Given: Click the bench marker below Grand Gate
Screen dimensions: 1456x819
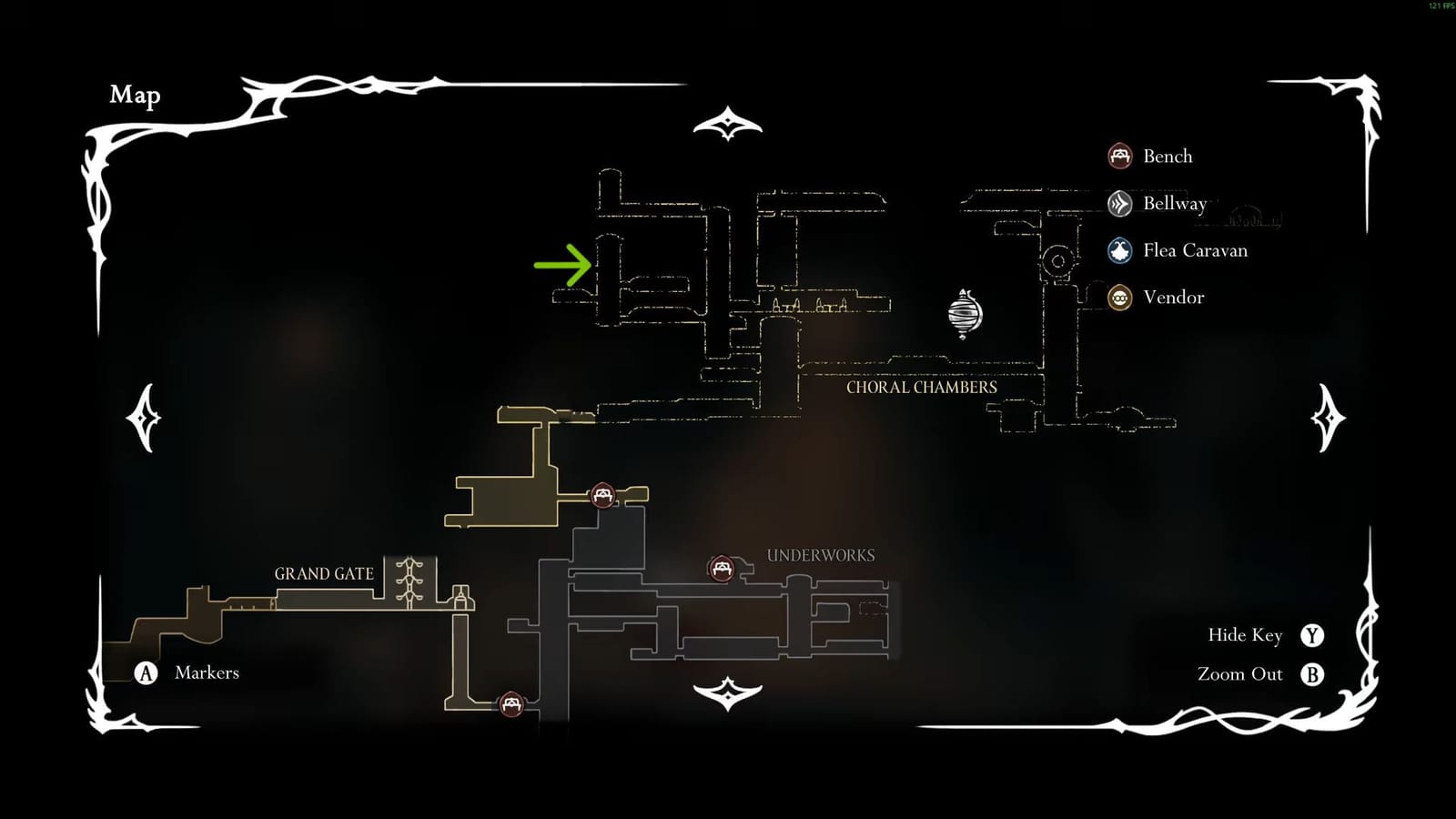Looking at the screenshot, I should tap(512, 703).
